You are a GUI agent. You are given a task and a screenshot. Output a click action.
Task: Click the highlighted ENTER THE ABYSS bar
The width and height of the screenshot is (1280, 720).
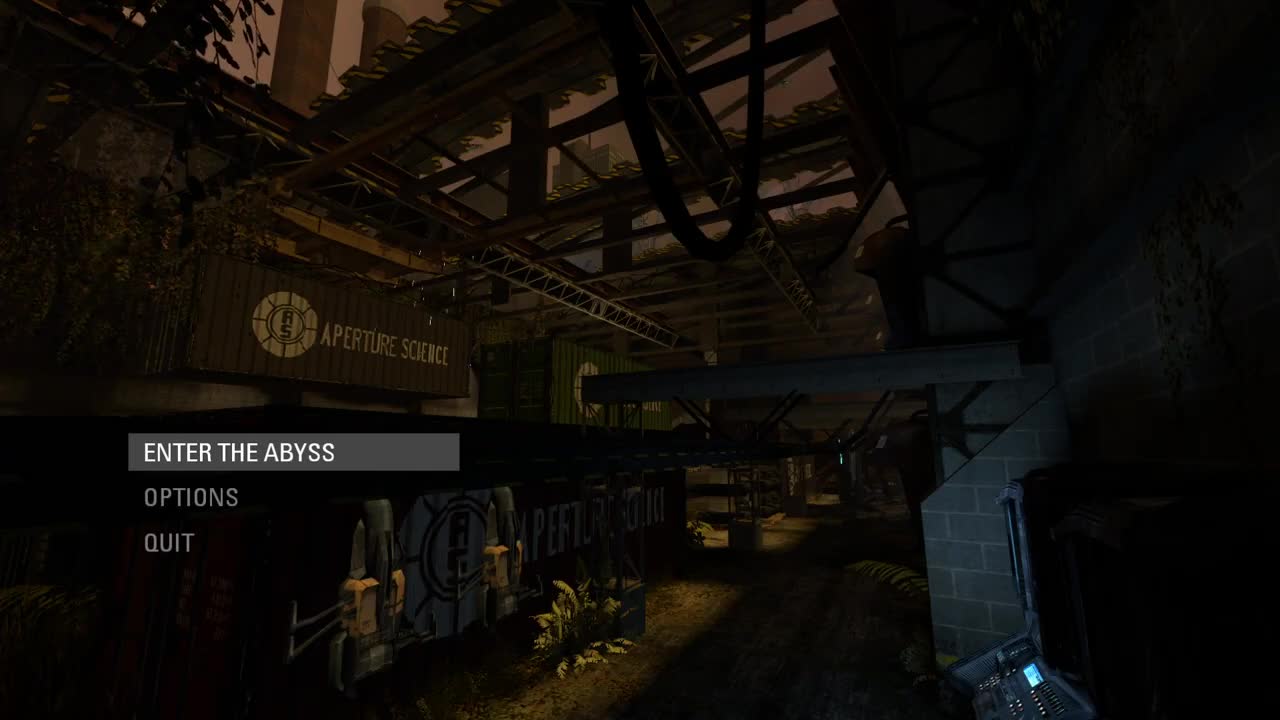point(295,452)
